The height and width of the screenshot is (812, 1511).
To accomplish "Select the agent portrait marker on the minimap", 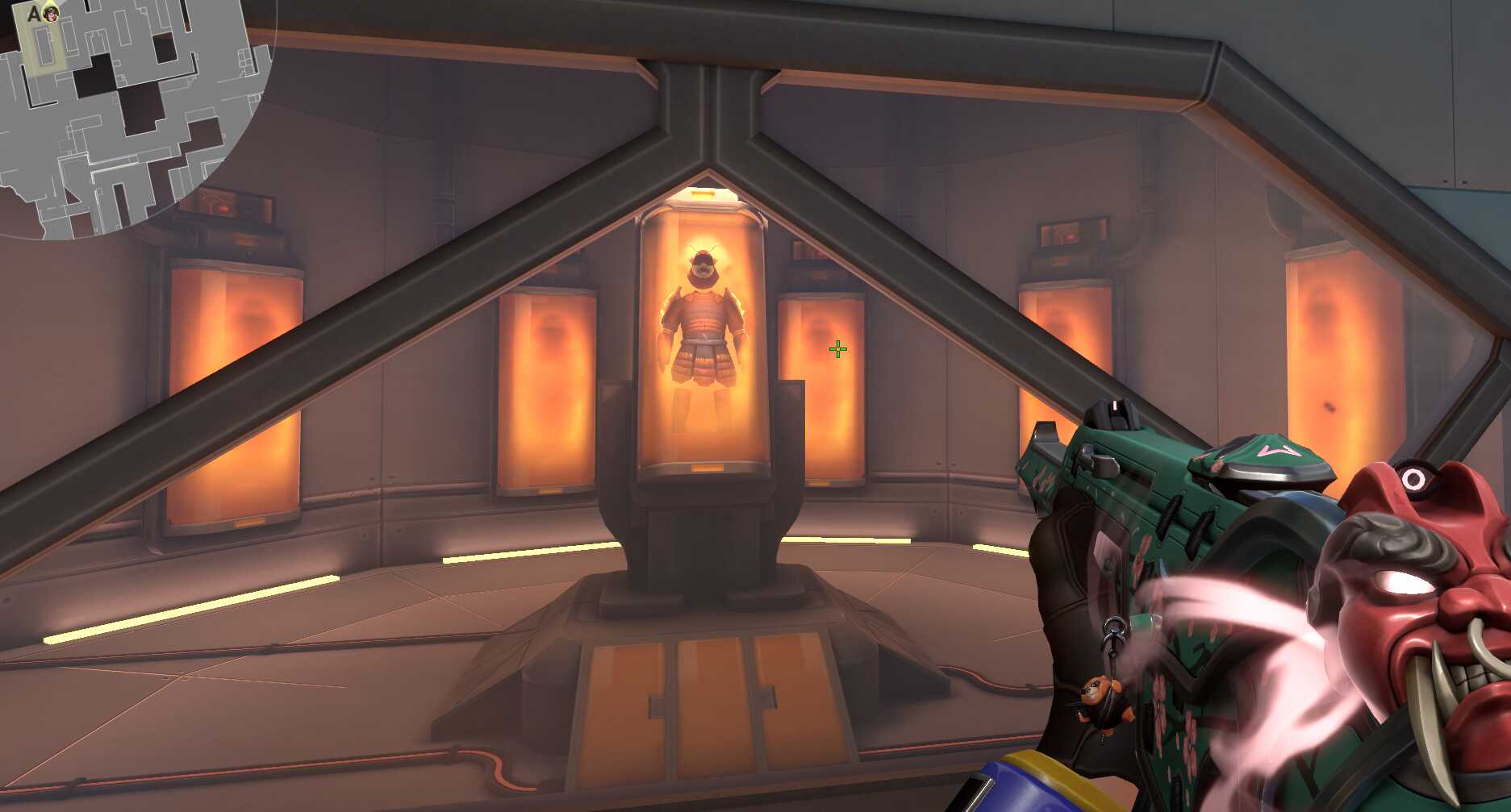I will tap(52, 14).
